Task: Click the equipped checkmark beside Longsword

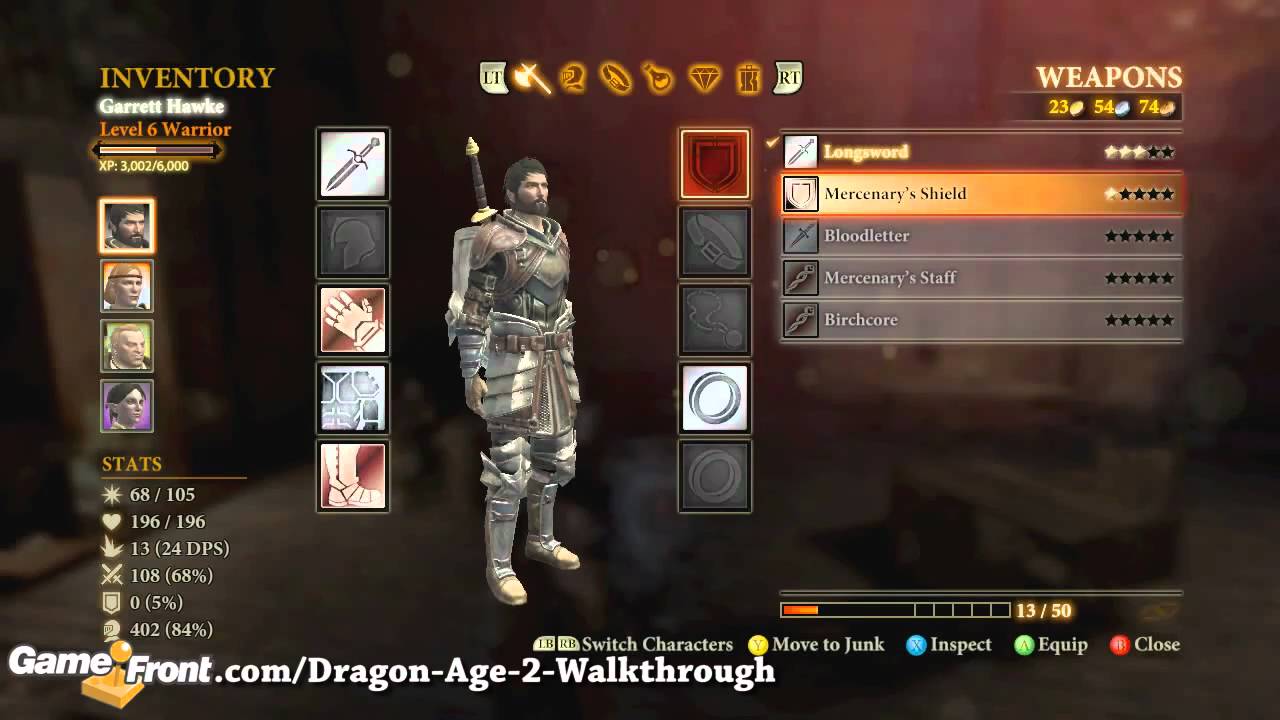Action: click(772, 144)
